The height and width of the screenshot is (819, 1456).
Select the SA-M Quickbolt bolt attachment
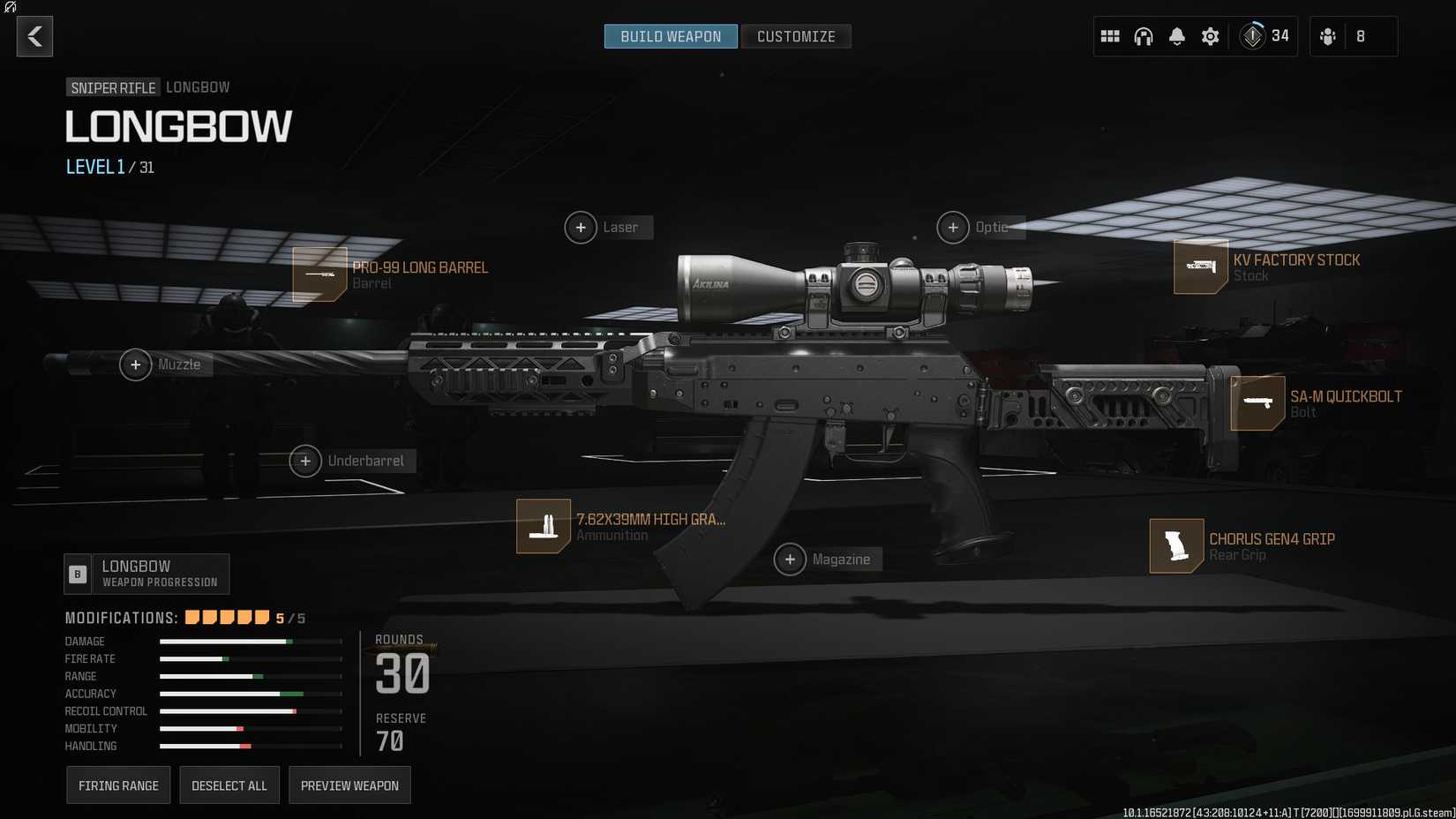click(x=1257, y=402)
